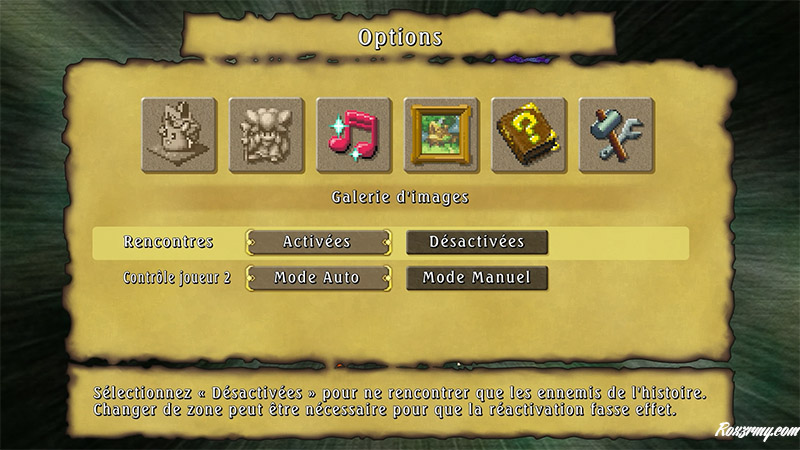Screen dimensions: 800x450
Task: Set Rencontres to Activées
Action: [x=317, y=242]
